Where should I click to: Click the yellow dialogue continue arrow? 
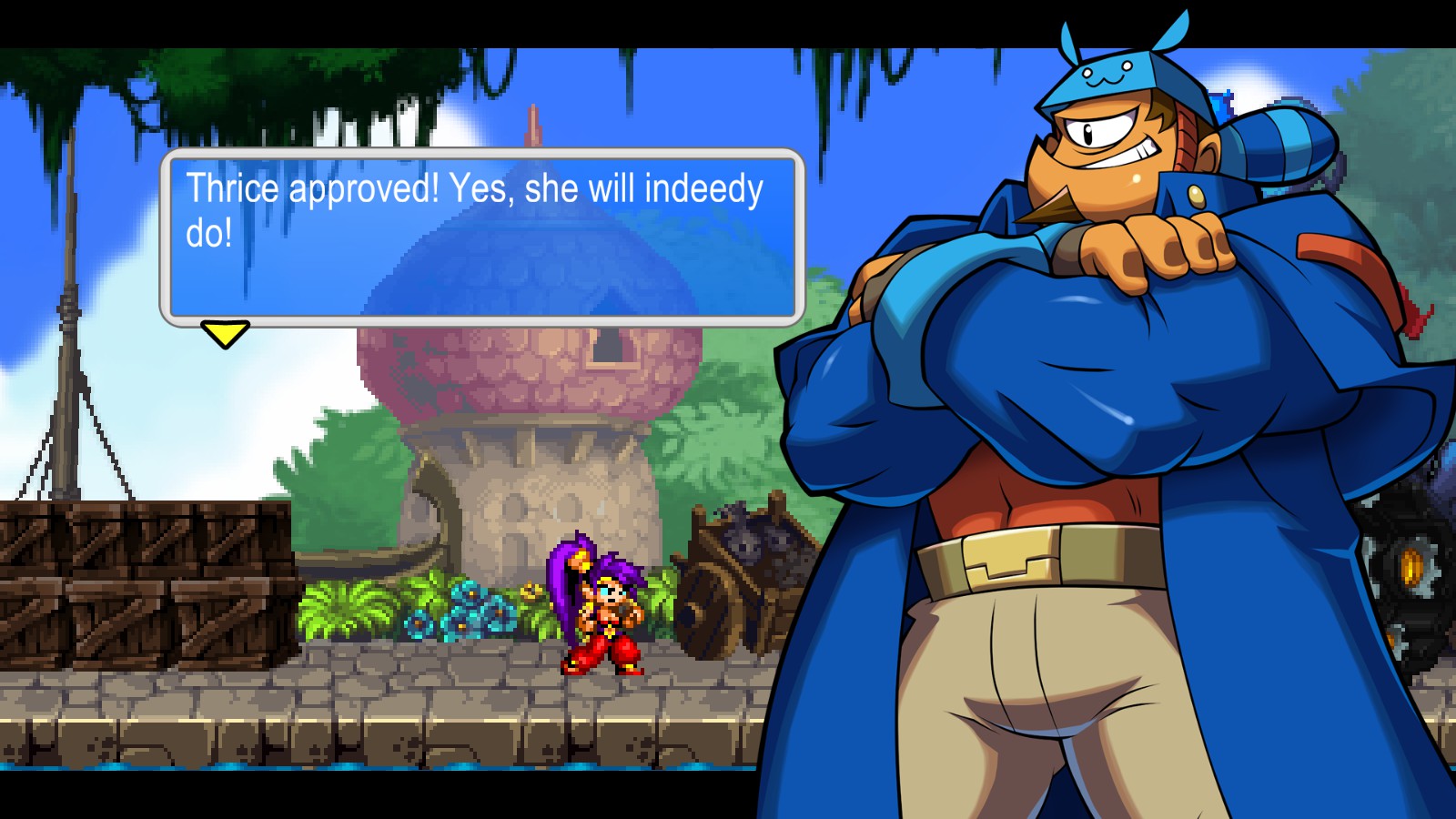pos(225,333)
